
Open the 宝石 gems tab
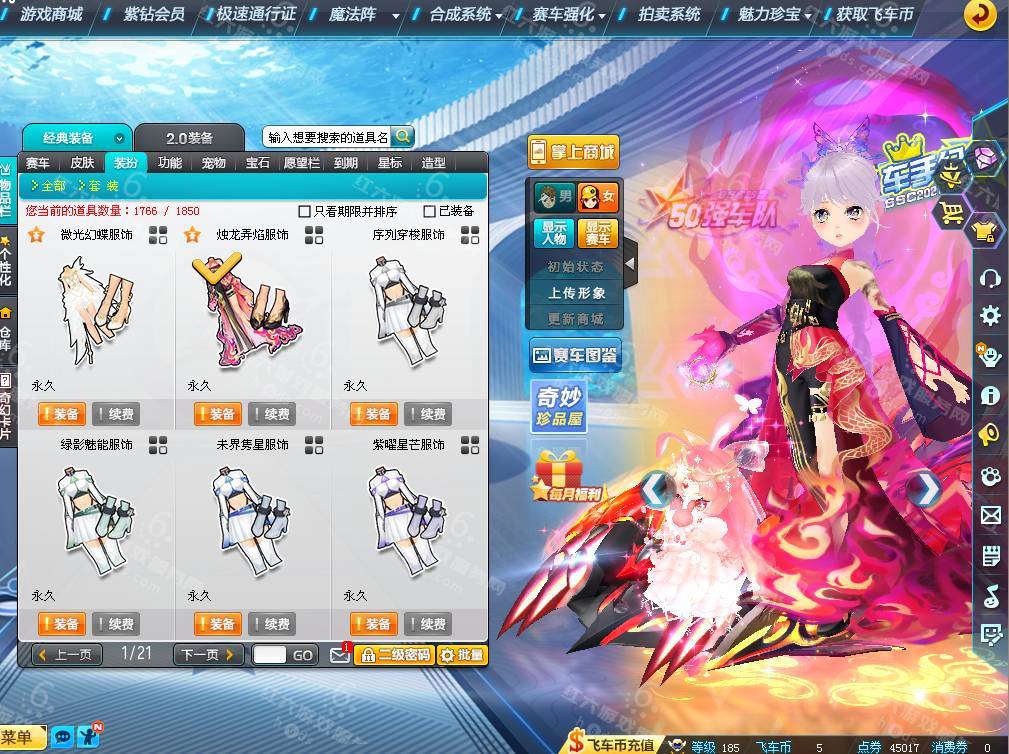257,163
